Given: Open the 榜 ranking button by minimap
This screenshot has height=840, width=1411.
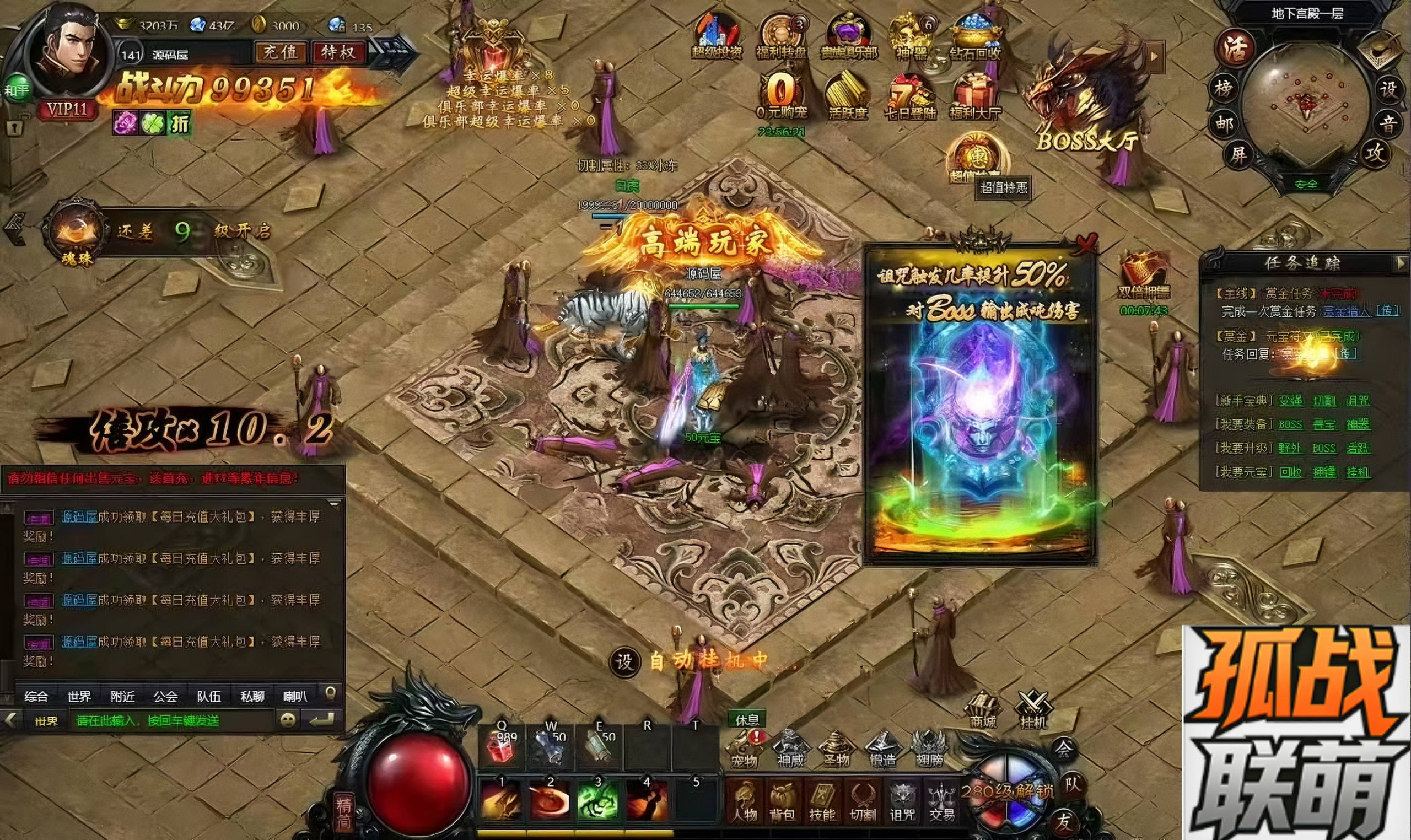Looking at the screenshot, I should 1224,89.
